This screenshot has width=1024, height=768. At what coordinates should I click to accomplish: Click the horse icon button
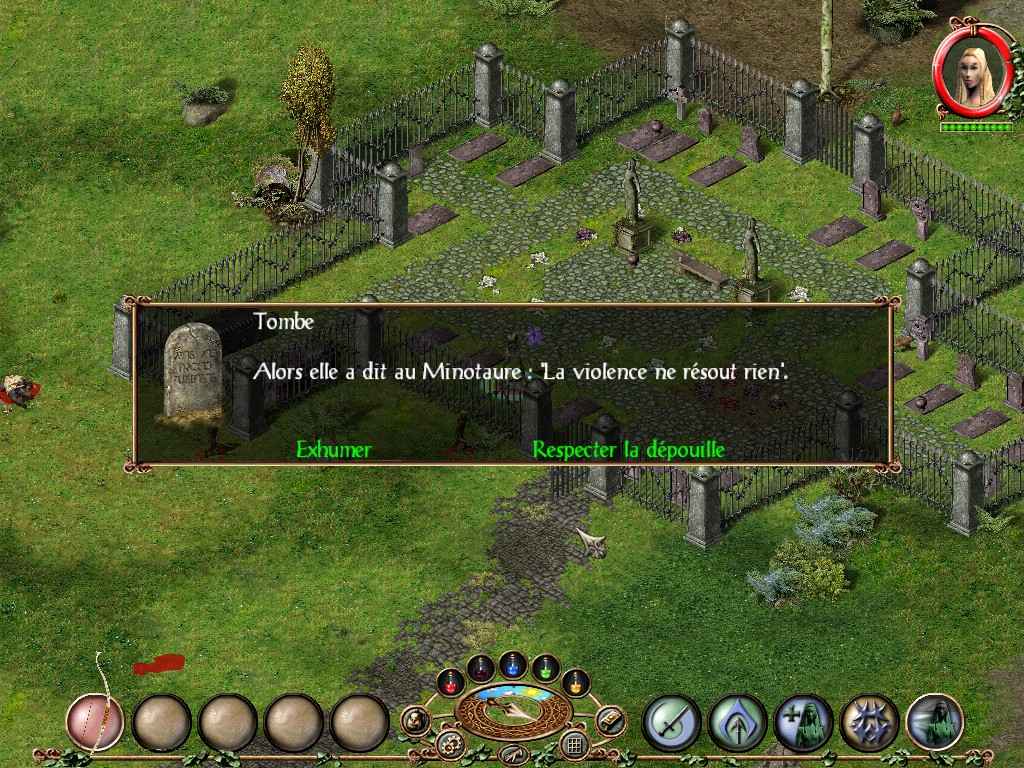(513, 753)
